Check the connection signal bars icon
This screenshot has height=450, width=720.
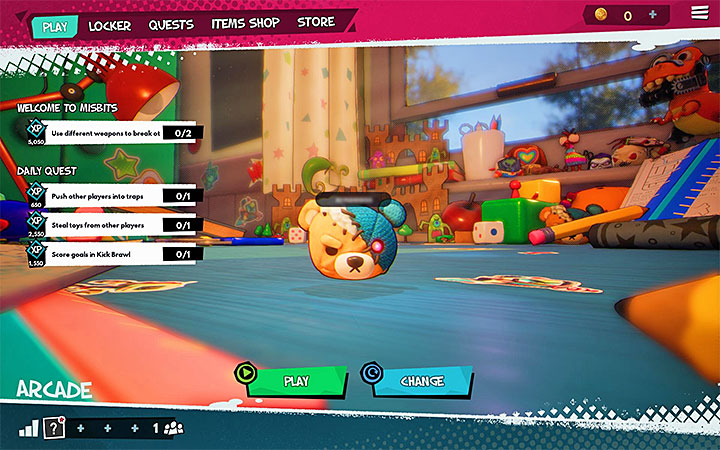pos(27,429)
